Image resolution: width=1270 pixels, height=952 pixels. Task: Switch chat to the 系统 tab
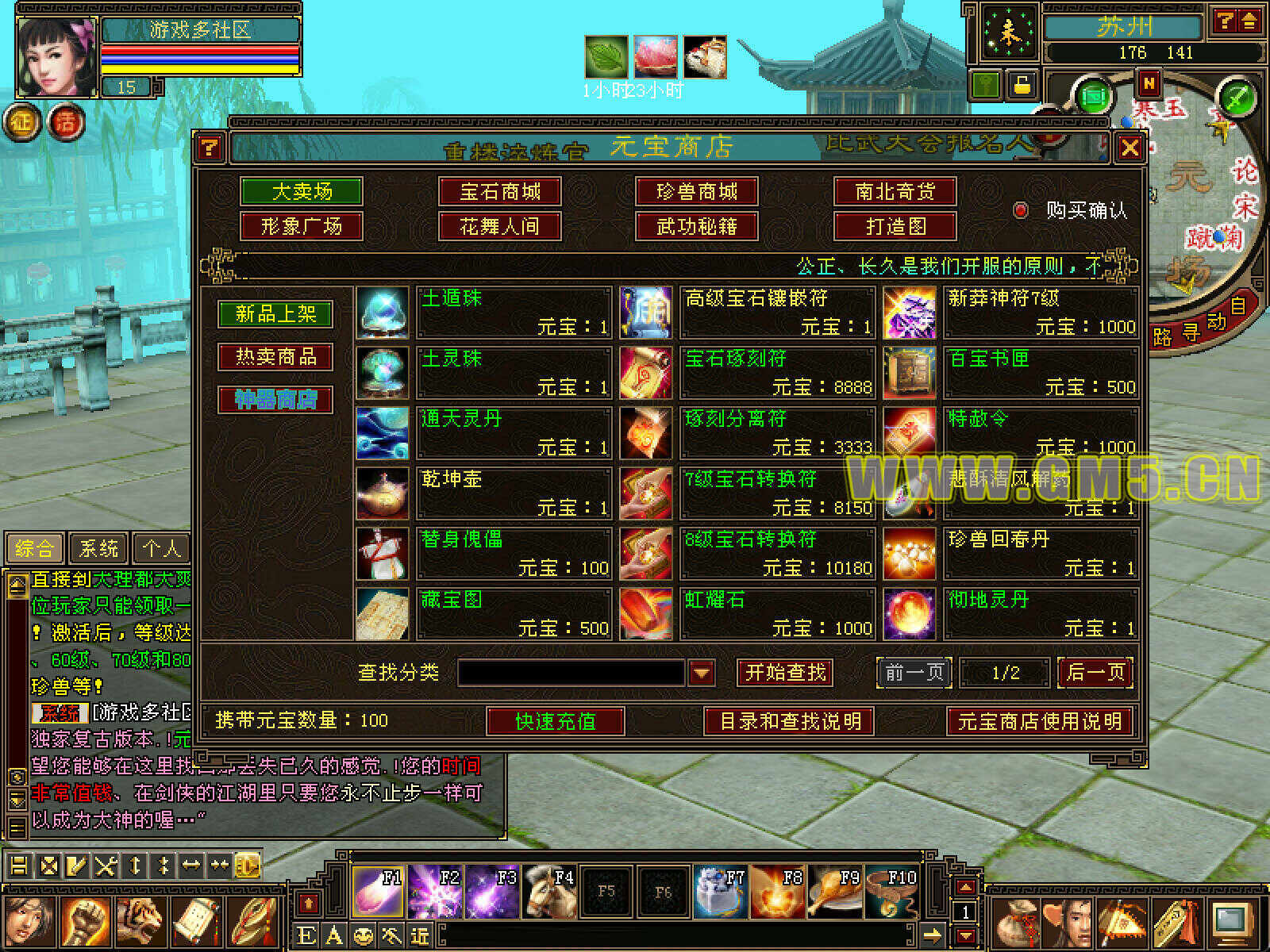98,548
